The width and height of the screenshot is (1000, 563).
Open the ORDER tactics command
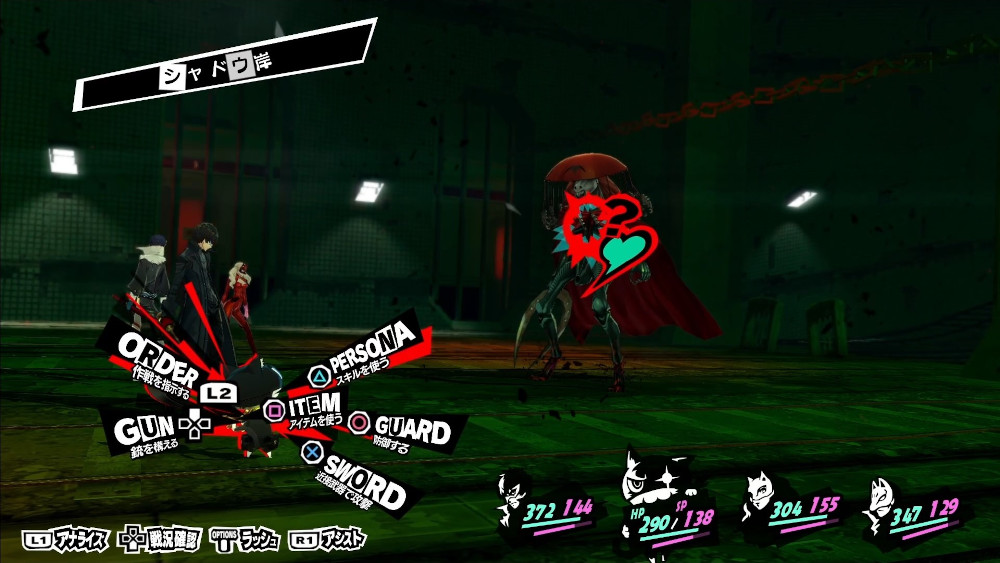pos(160,356)
